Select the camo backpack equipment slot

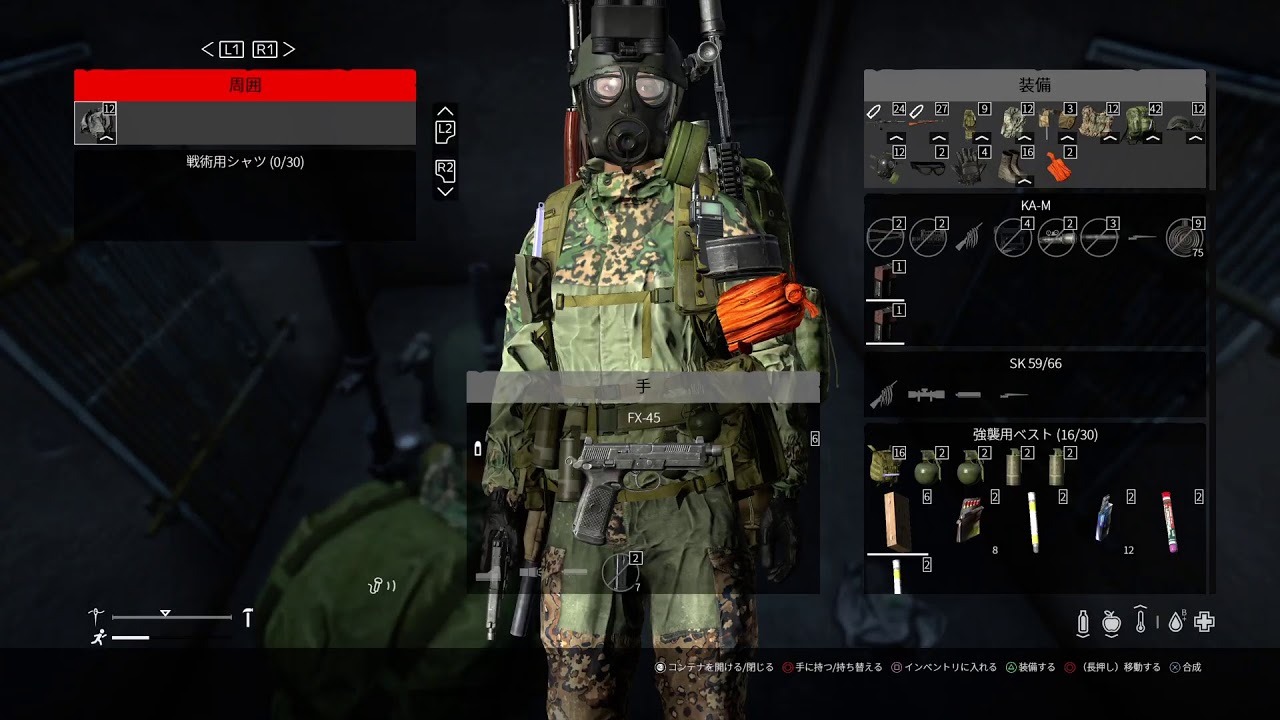pos(1140,122)
